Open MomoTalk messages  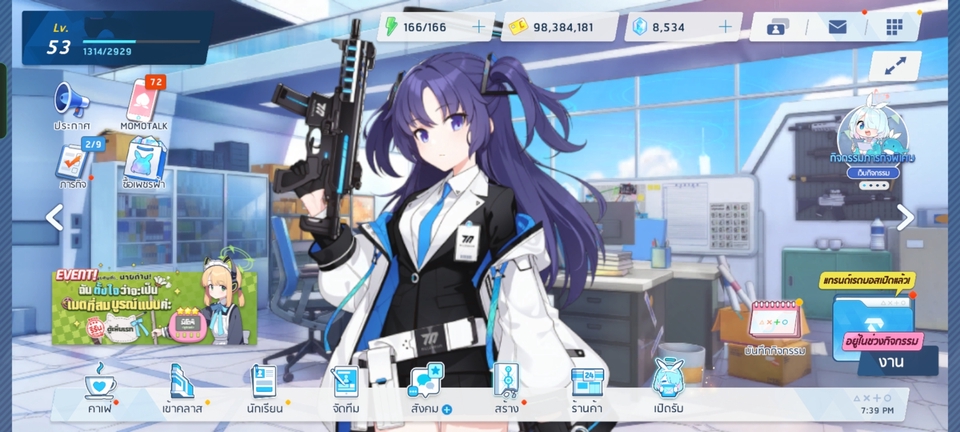click(x=145, y=104)
